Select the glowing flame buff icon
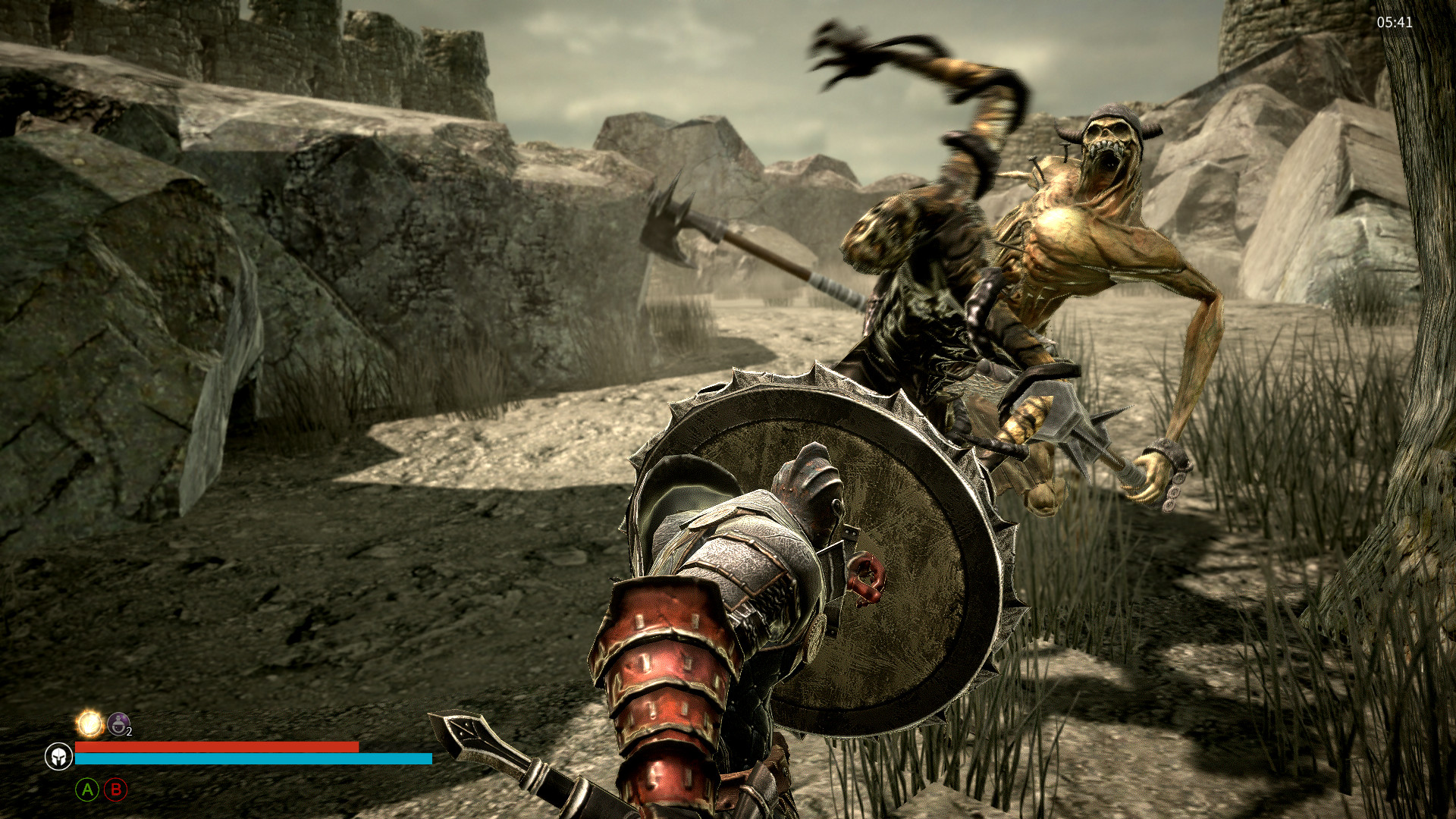1456x819 pixels. pos(91,724)
